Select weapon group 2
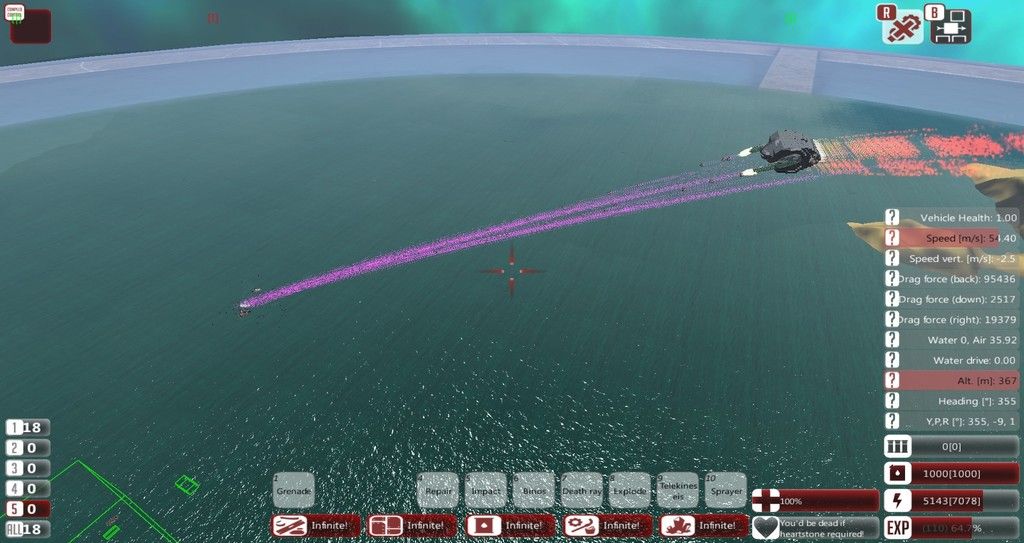 coord(28,448)
